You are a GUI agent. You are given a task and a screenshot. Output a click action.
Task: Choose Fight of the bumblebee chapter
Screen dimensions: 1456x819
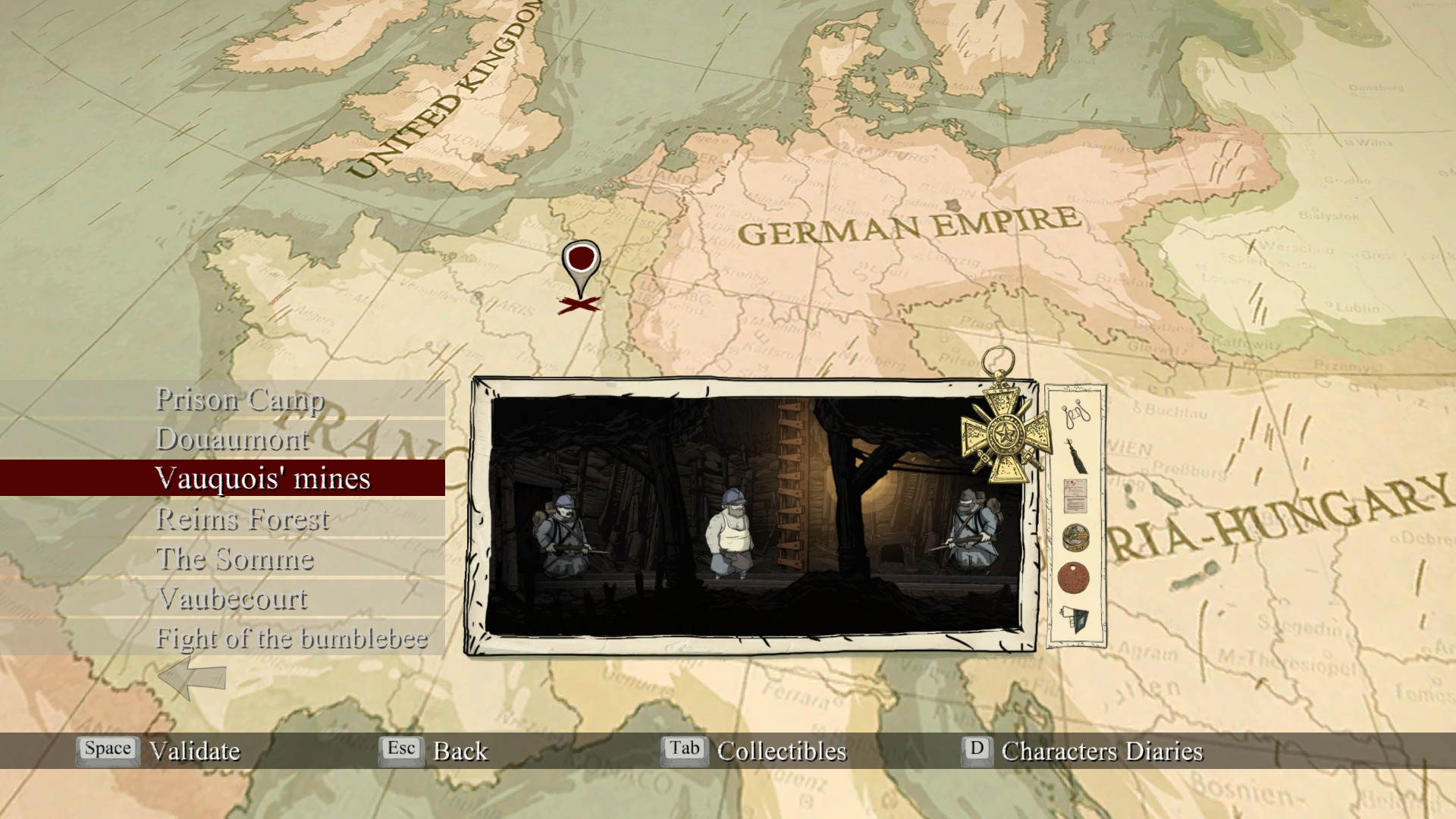[x=291, y=638]
